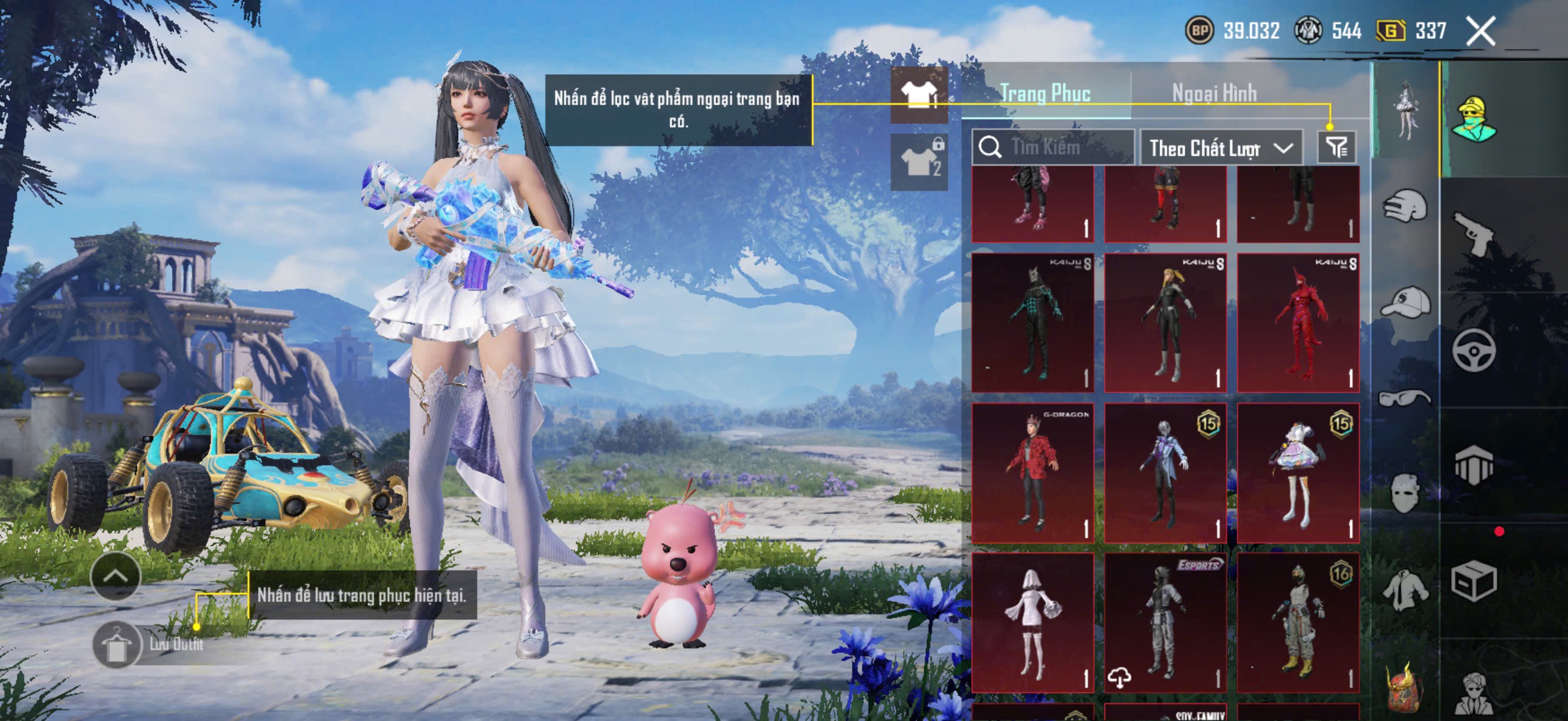Pick the red Kaiju monster outfit
The height and width of the screenshot is (721, 1568).
point(1298,322)
